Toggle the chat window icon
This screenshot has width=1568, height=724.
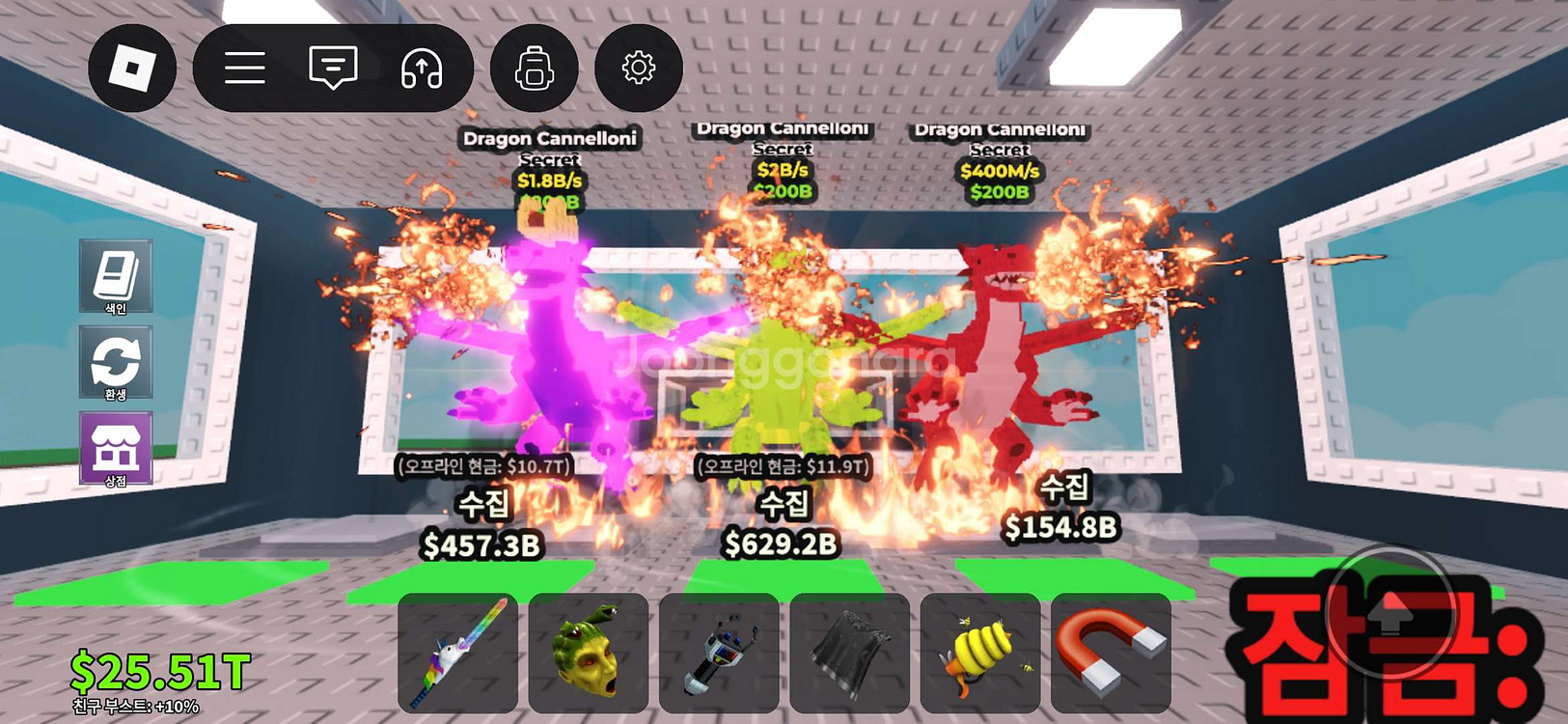click(x=333, y=69)
